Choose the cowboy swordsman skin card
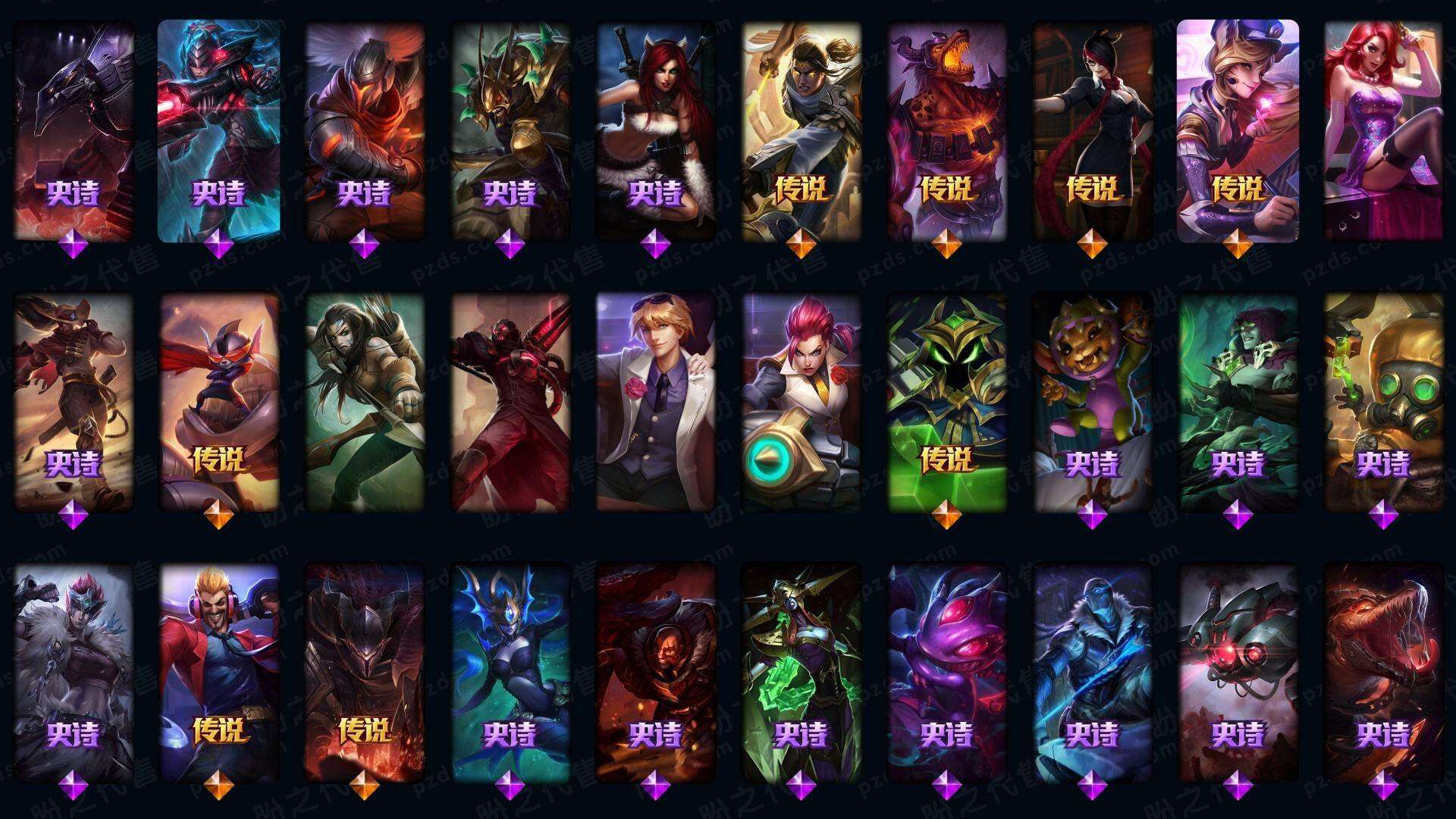Viewport: 1456px width, 819px height. pos(73,402)
